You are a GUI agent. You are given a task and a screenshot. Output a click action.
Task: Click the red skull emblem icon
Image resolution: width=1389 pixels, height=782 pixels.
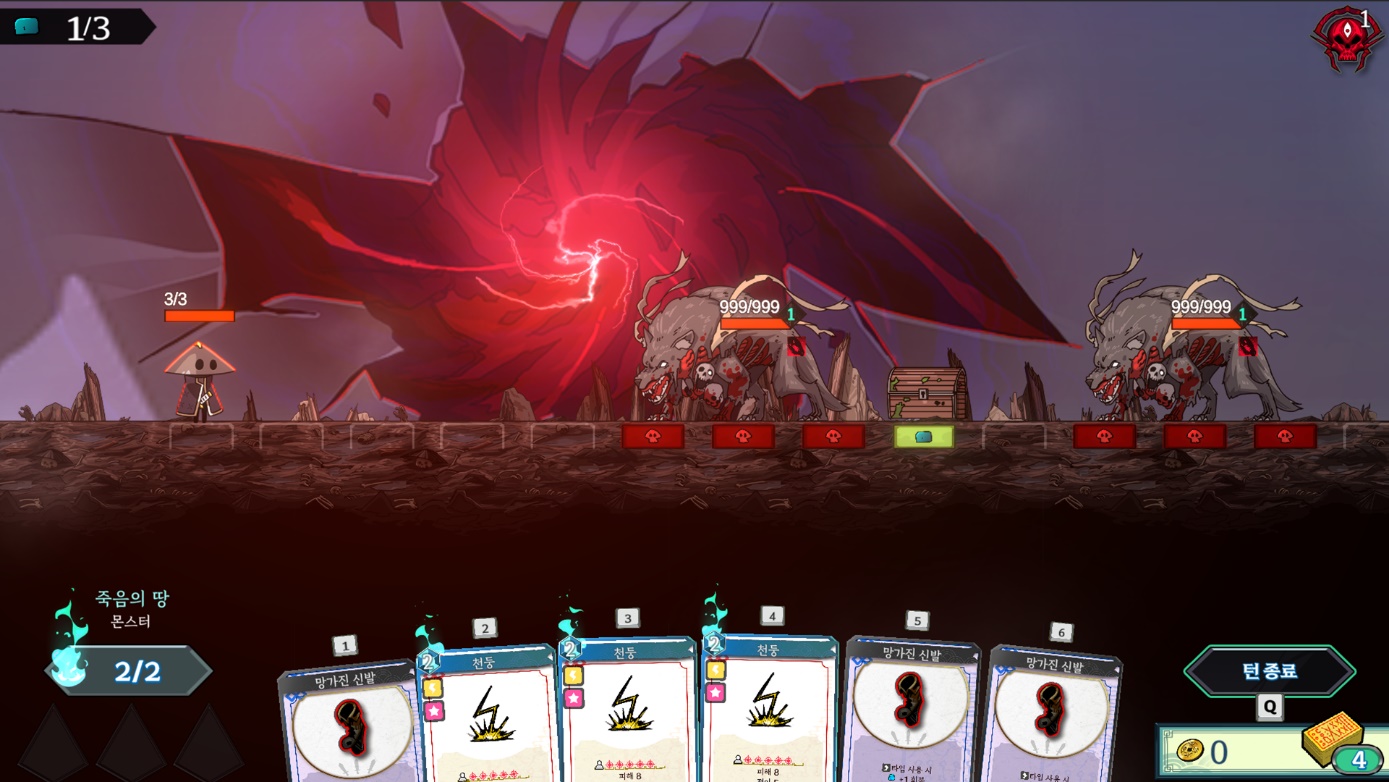[x=1345, y=40]
